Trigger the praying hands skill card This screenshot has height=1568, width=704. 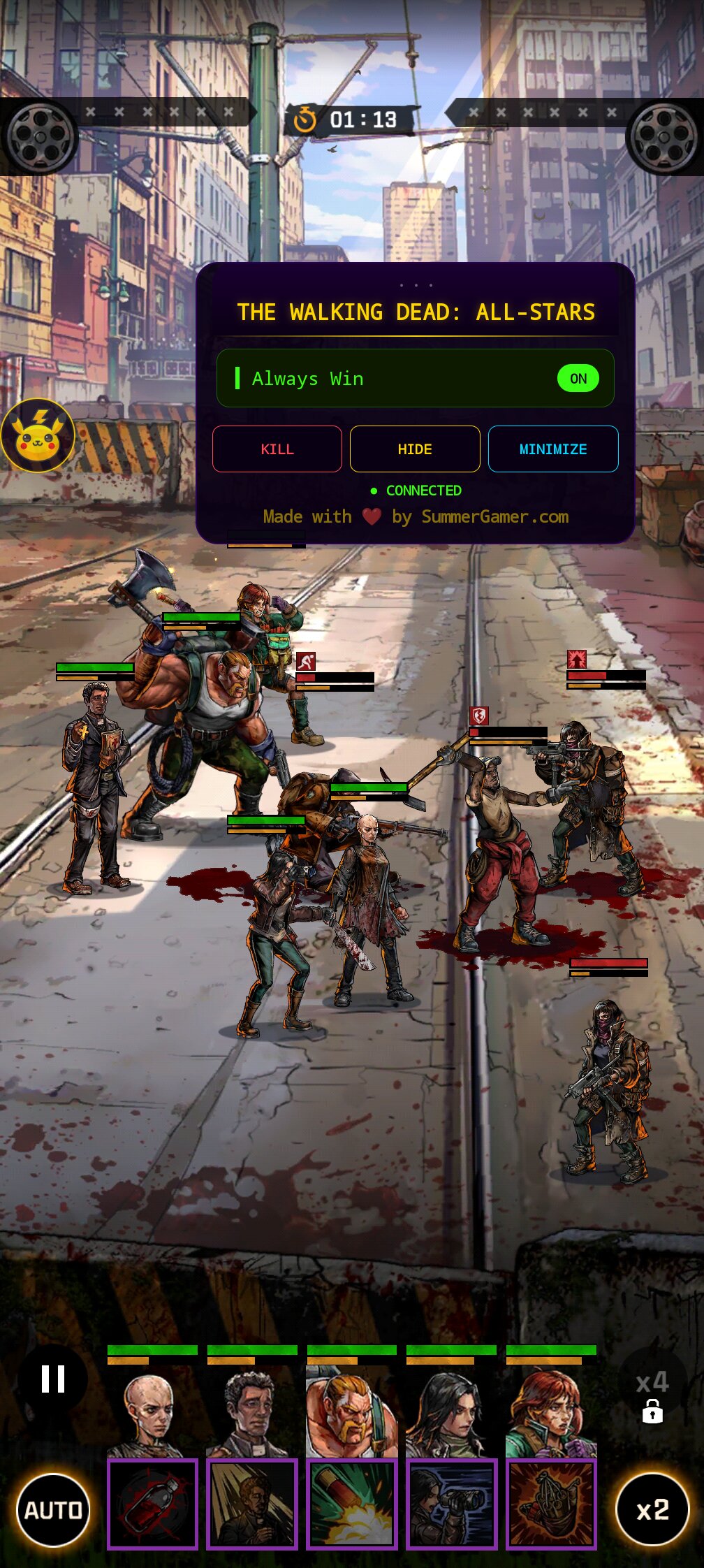click(552, 1504)
